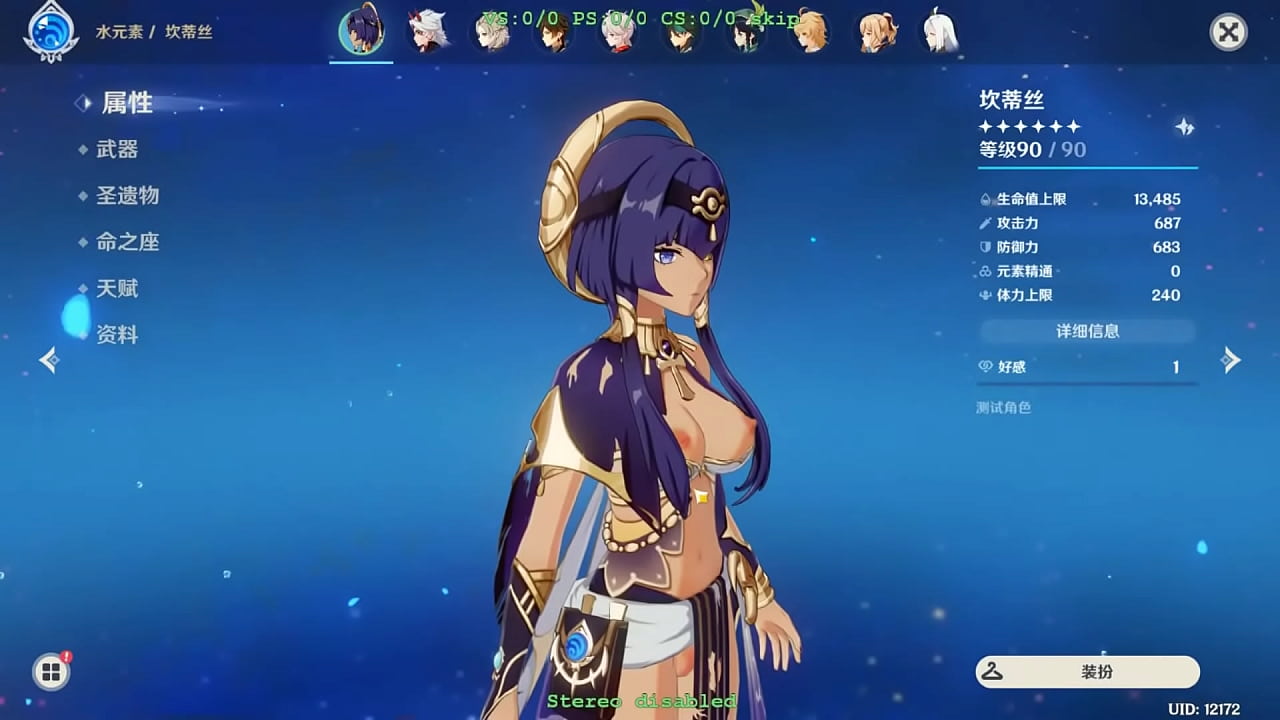This screenshot has width=1280, height=720.
Task: Select Candace's portrait in the character bar
Action: coord(361,31)
